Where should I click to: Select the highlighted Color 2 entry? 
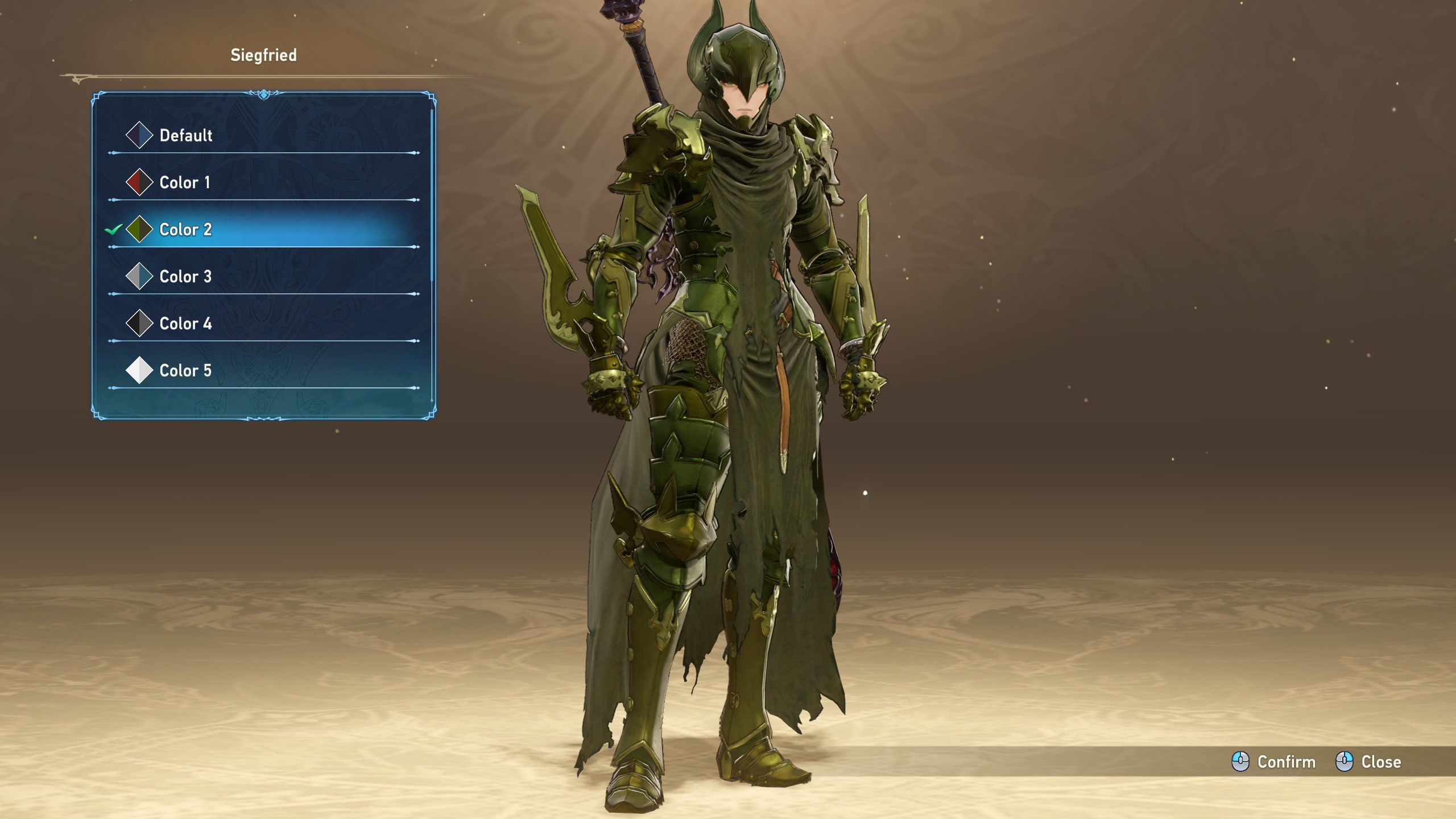click(185, 230)
